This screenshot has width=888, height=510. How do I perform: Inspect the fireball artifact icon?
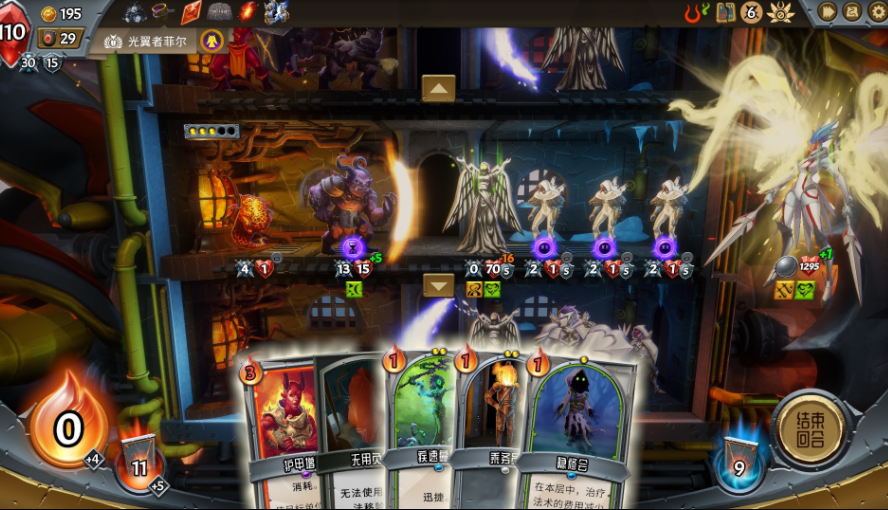[247, 12]
